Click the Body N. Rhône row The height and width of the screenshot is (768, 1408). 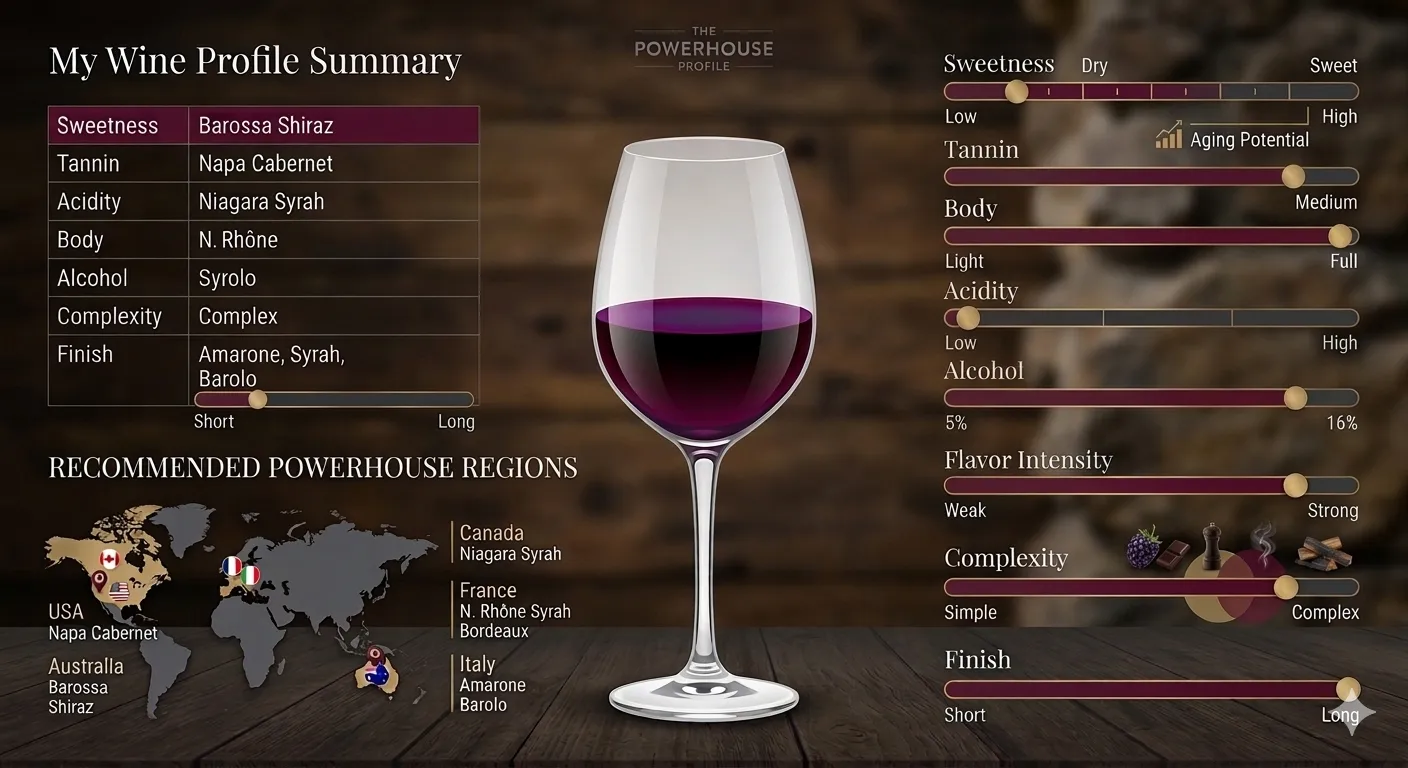tap(263, 240)
